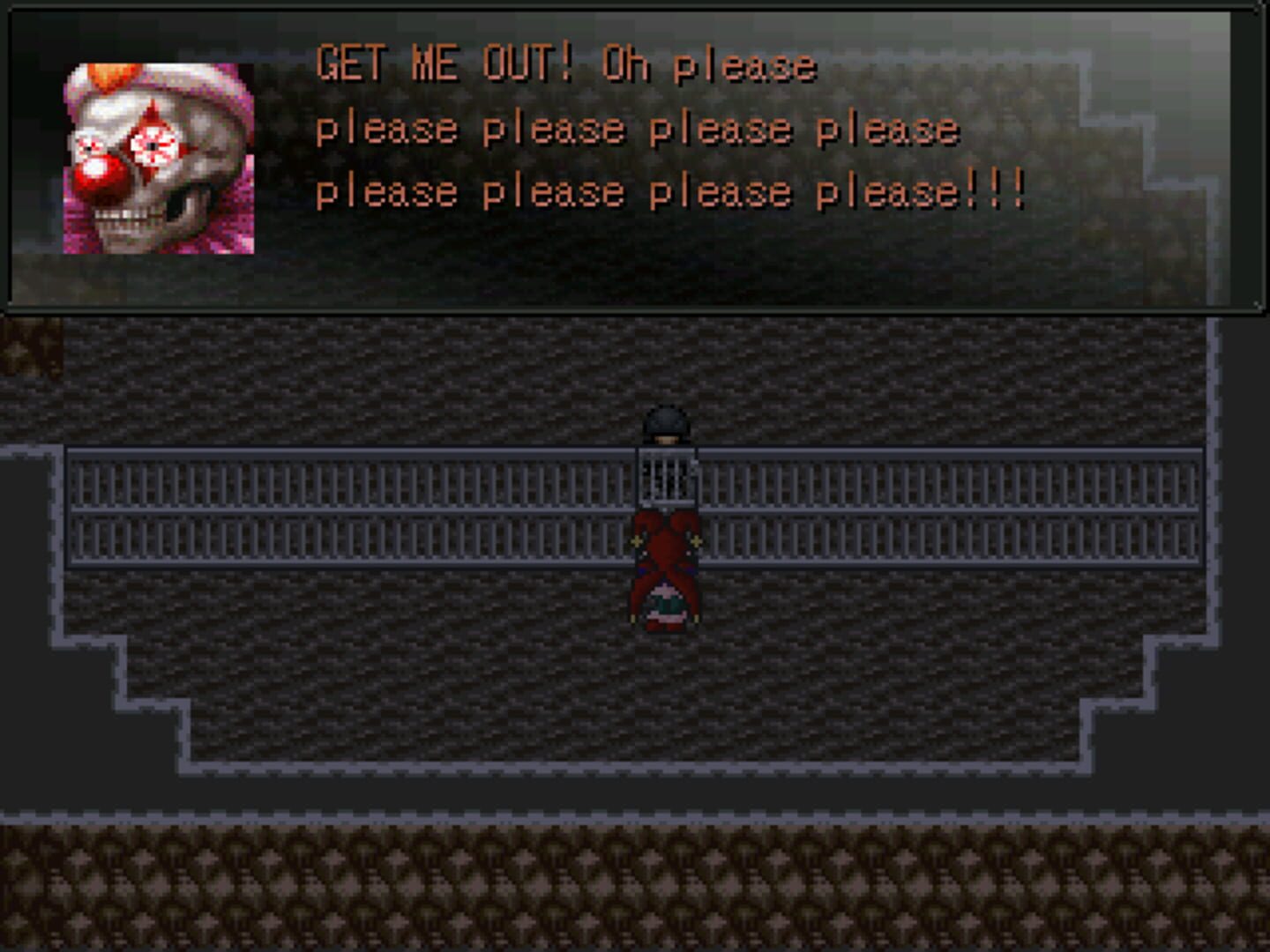This screenshot has height=952, width=1270.
Task: Click the final please!!! dialogue line
Action: 670,189
